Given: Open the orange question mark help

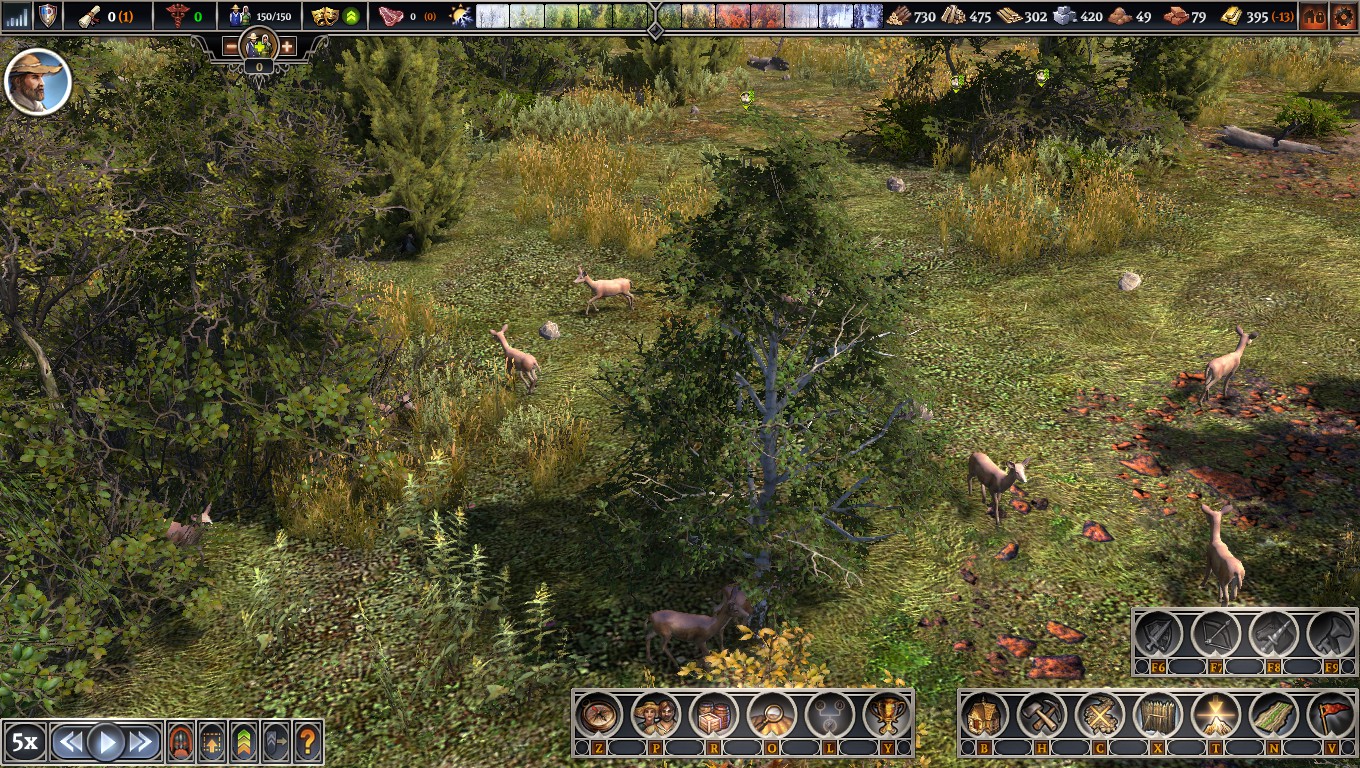Looking at the screenshot, I should tap(308, 742).
